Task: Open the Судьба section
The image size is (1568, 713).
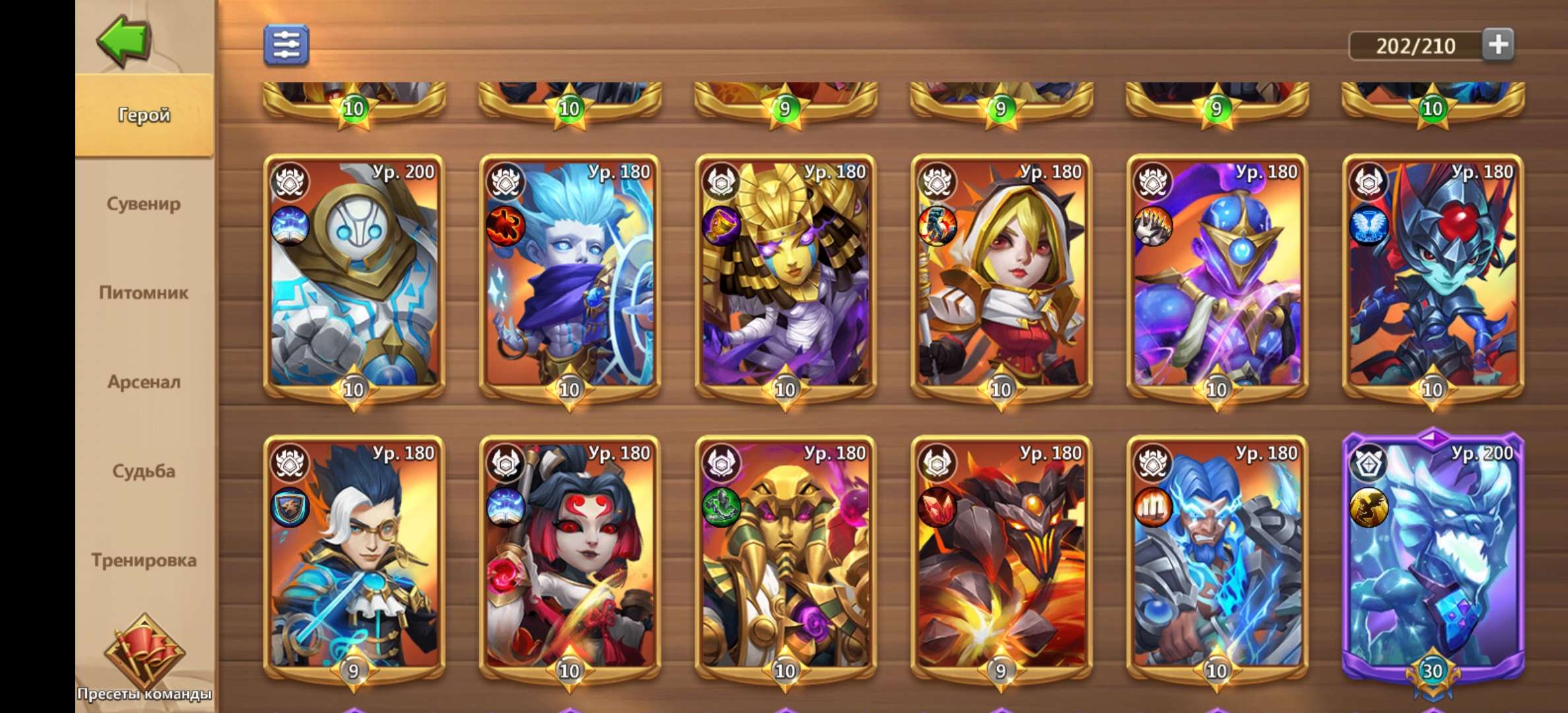Action: coord(143,471)
